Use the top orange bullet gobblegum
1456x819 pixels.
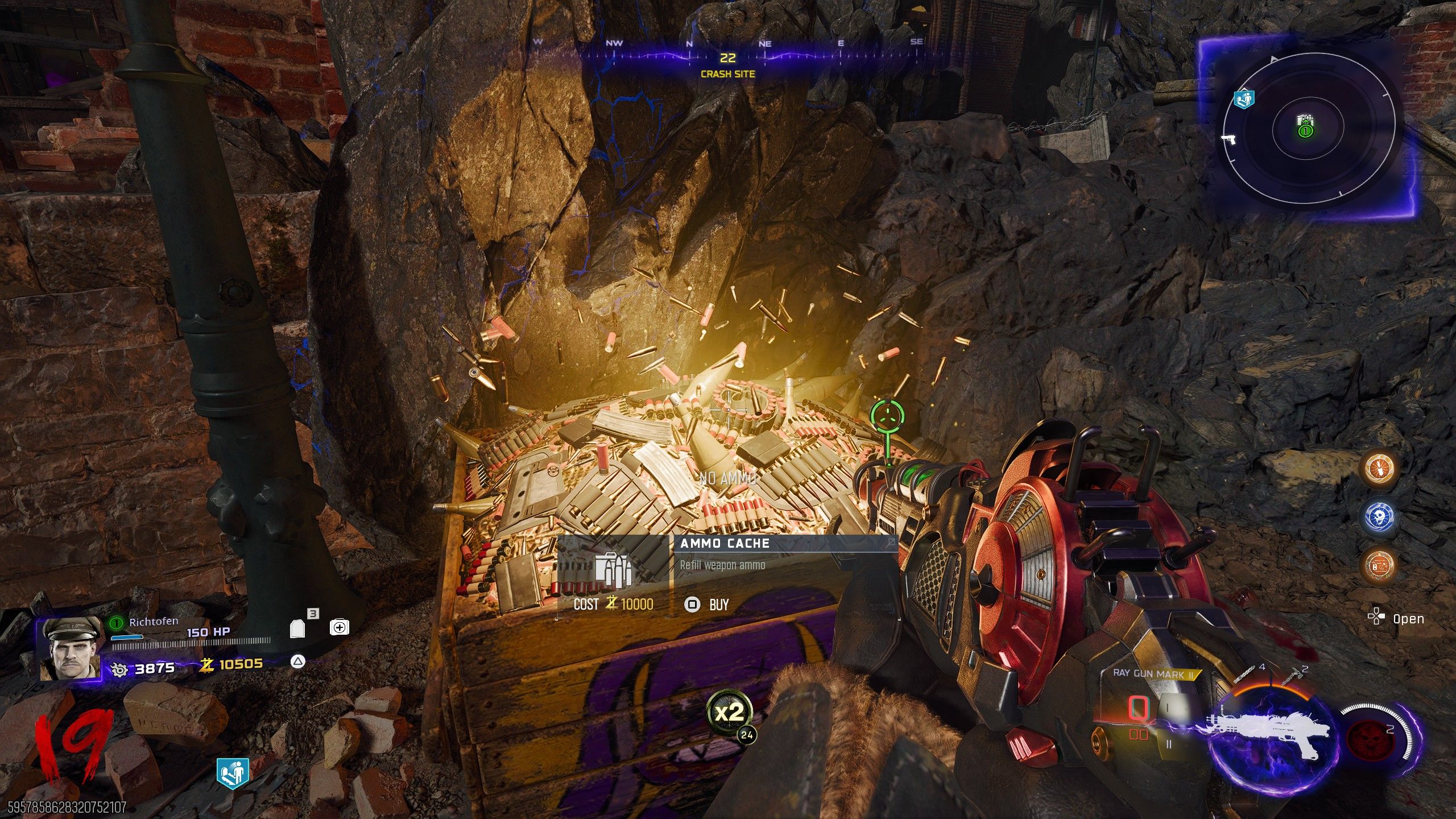[x=1380, y=468]
